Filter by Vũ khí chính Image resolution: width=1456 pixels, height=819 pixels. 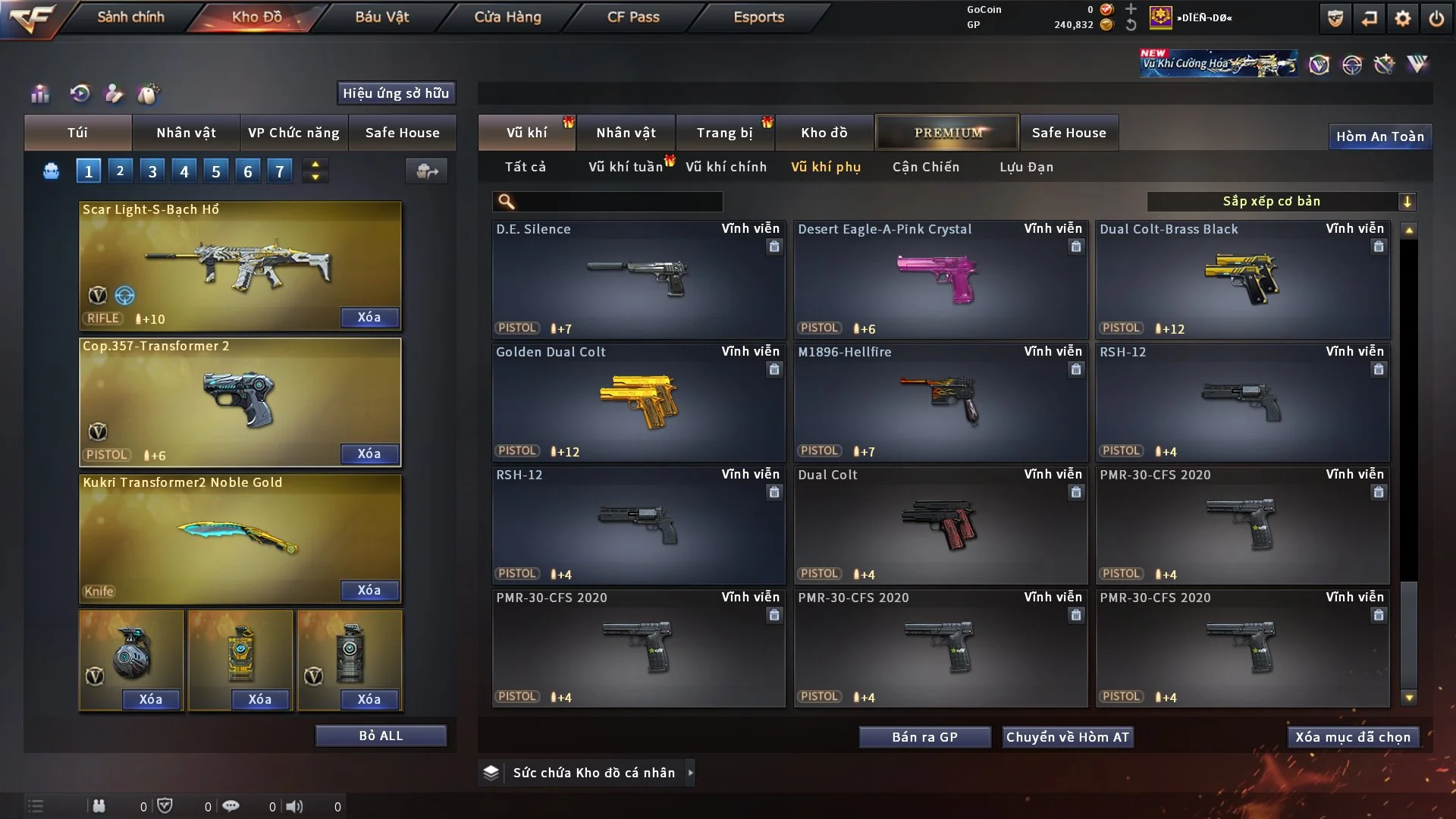[x=726, y=167]
